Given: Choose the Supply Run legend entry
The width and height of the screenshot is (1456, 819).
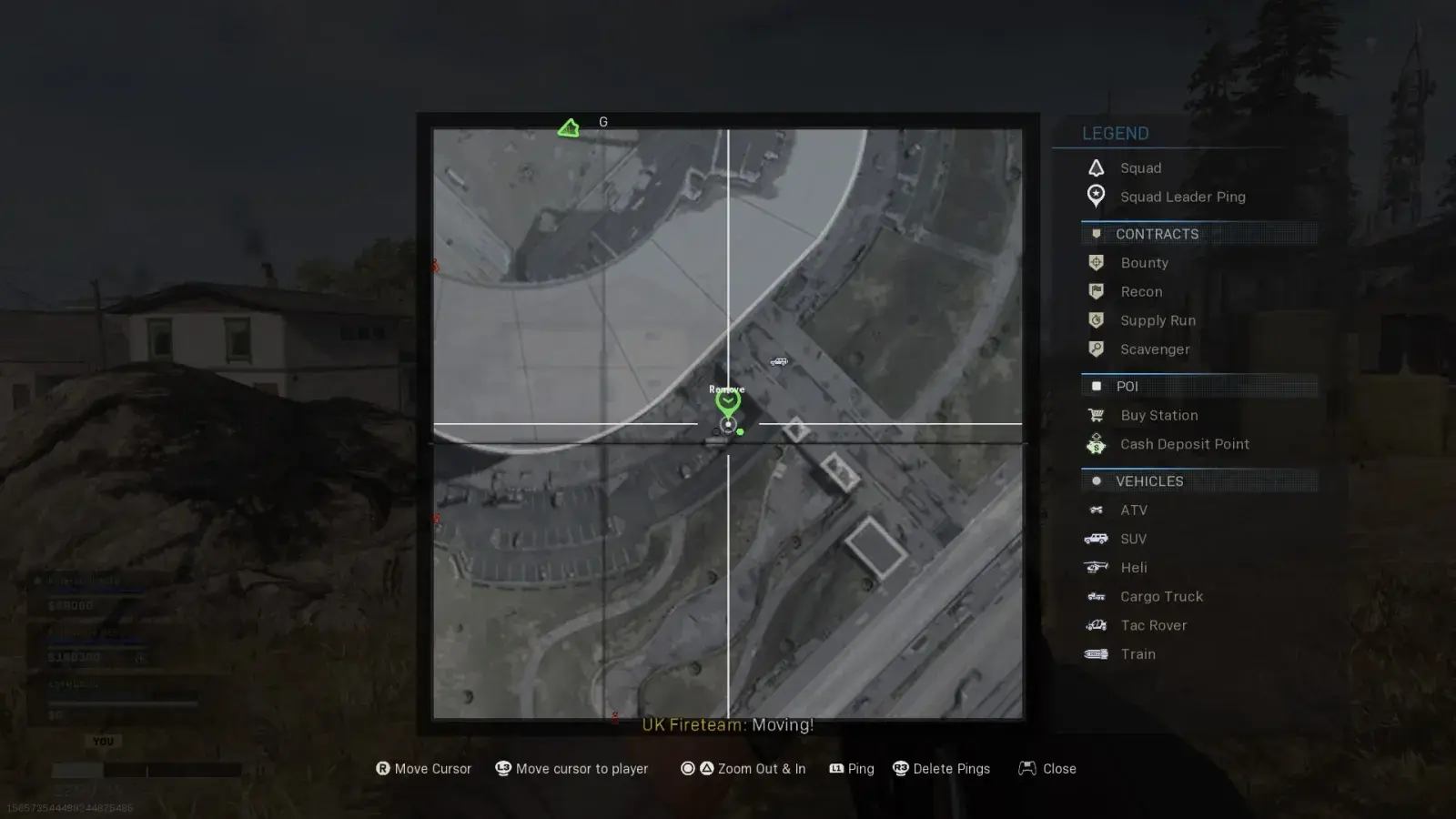Looking at the screenshot, I should pyautogui.click(x=1158, y=320).
